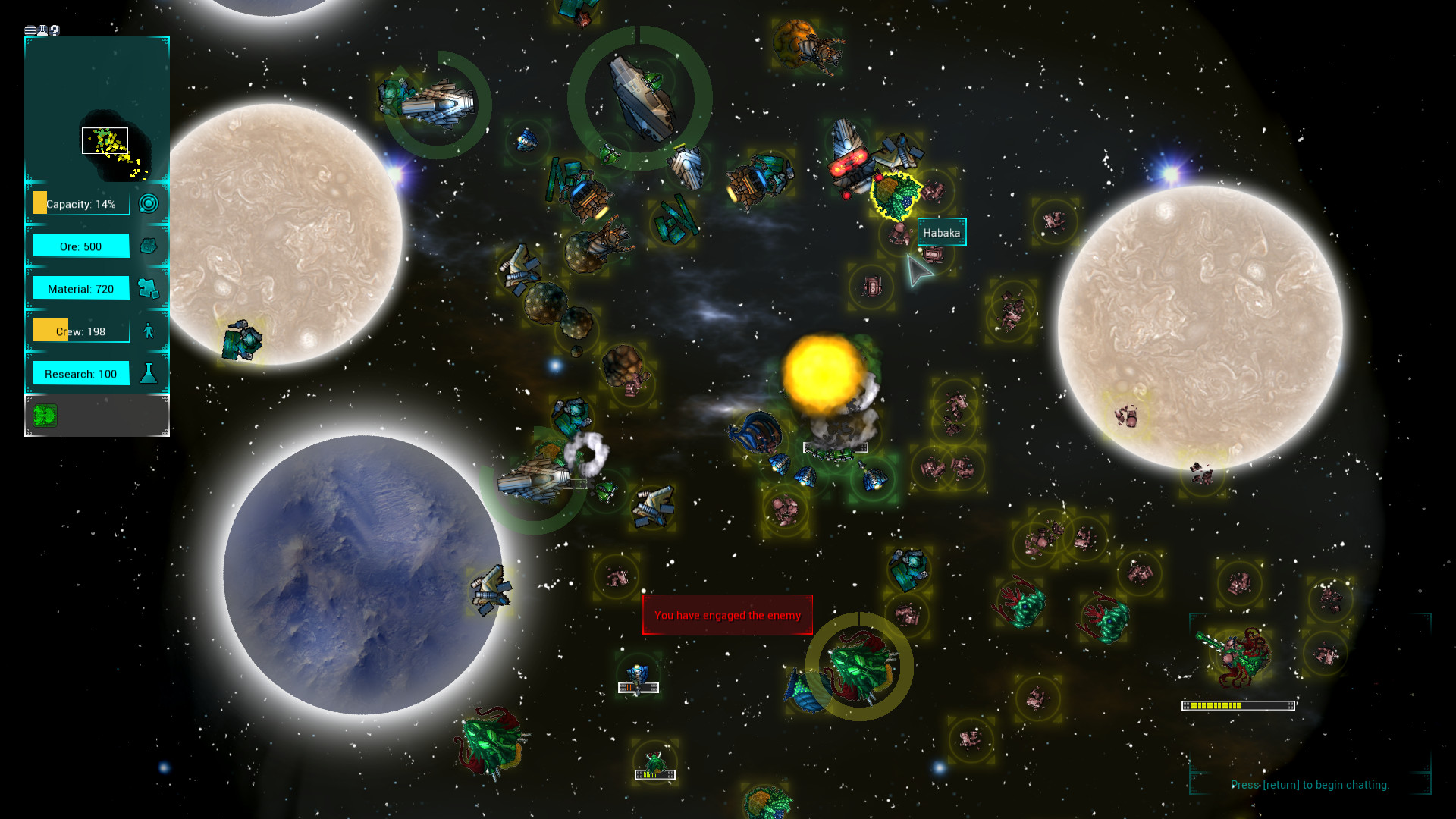
Task: Expand the minimap viewport rectangle
Action: (x=105, y=140)
